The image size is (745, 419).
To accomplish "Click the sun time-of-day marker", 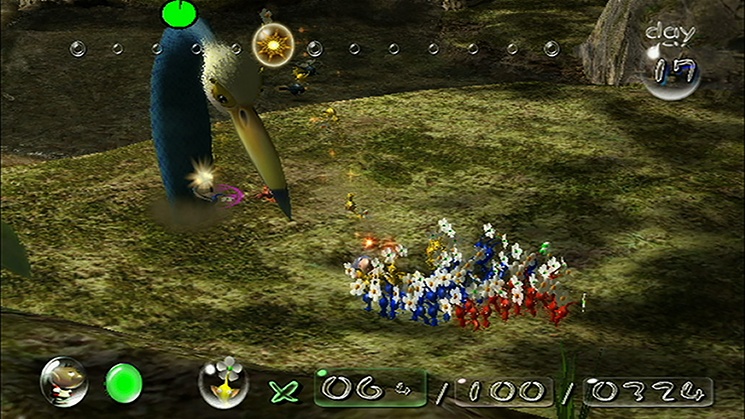I will pyautogui.click(x=272, y=45).
